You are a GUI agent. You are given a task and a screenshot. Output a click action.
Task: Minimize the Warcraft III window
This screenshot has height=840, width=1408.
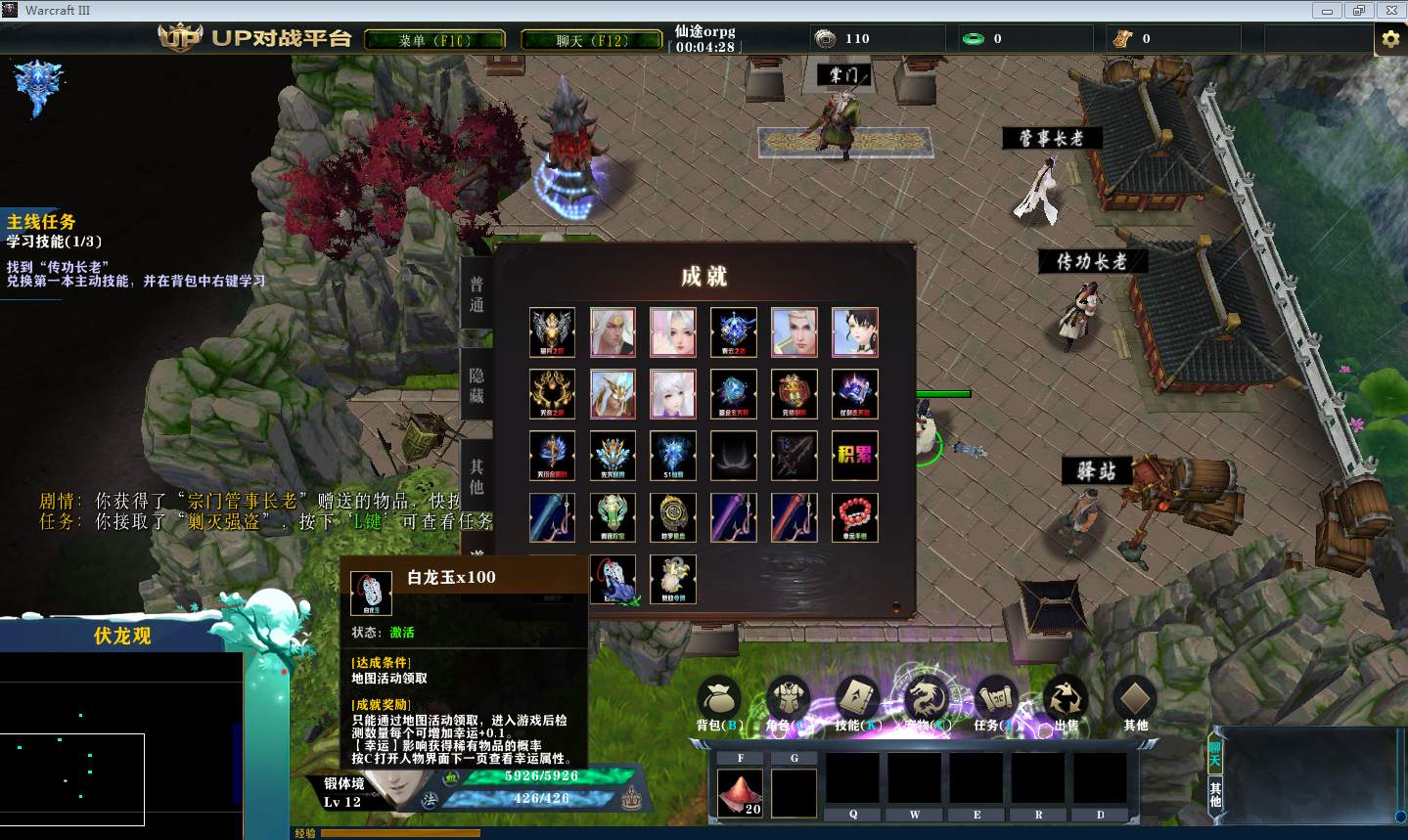coord(1327,11)
